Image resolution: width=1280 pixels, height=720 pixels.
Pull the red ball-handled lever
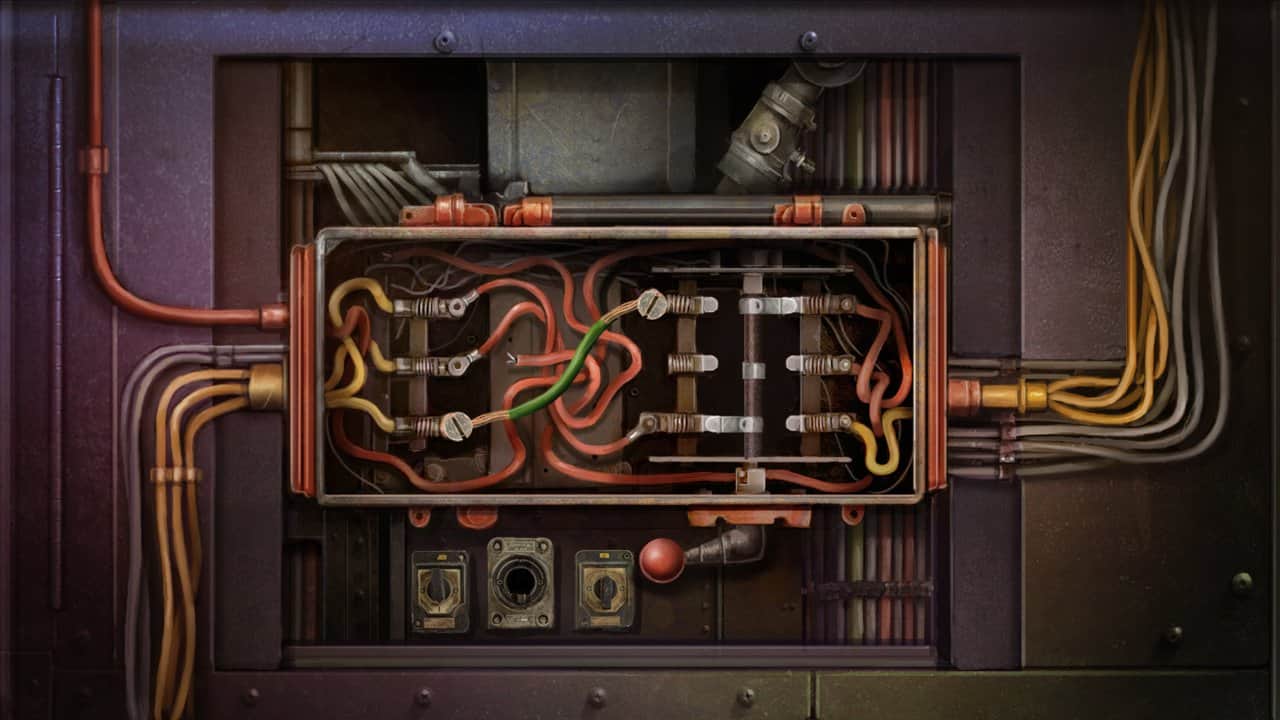point(662,560)
